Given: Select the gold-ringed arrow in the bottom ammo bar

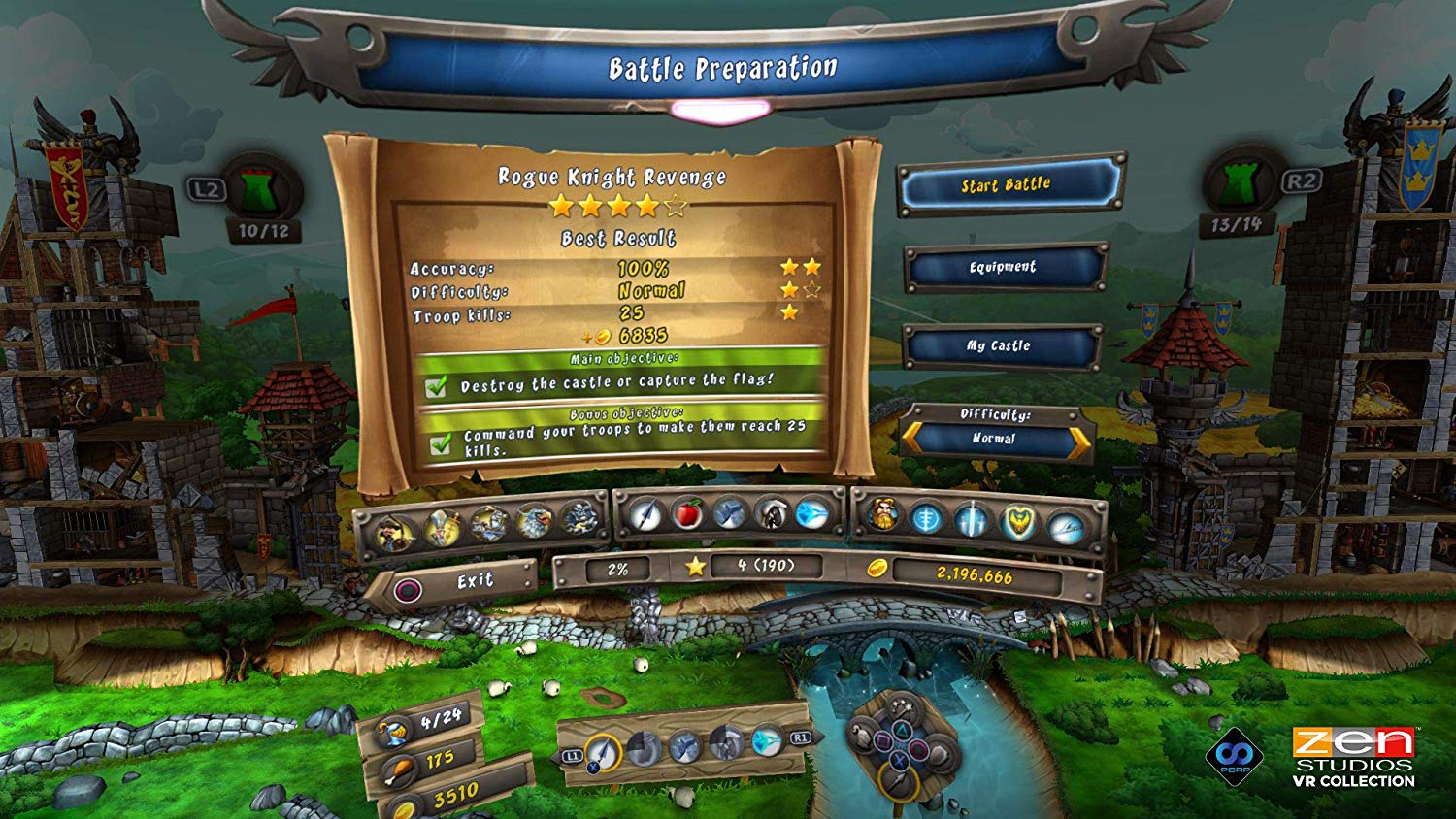Looking at the screenshot, I should tap(603, 752).
